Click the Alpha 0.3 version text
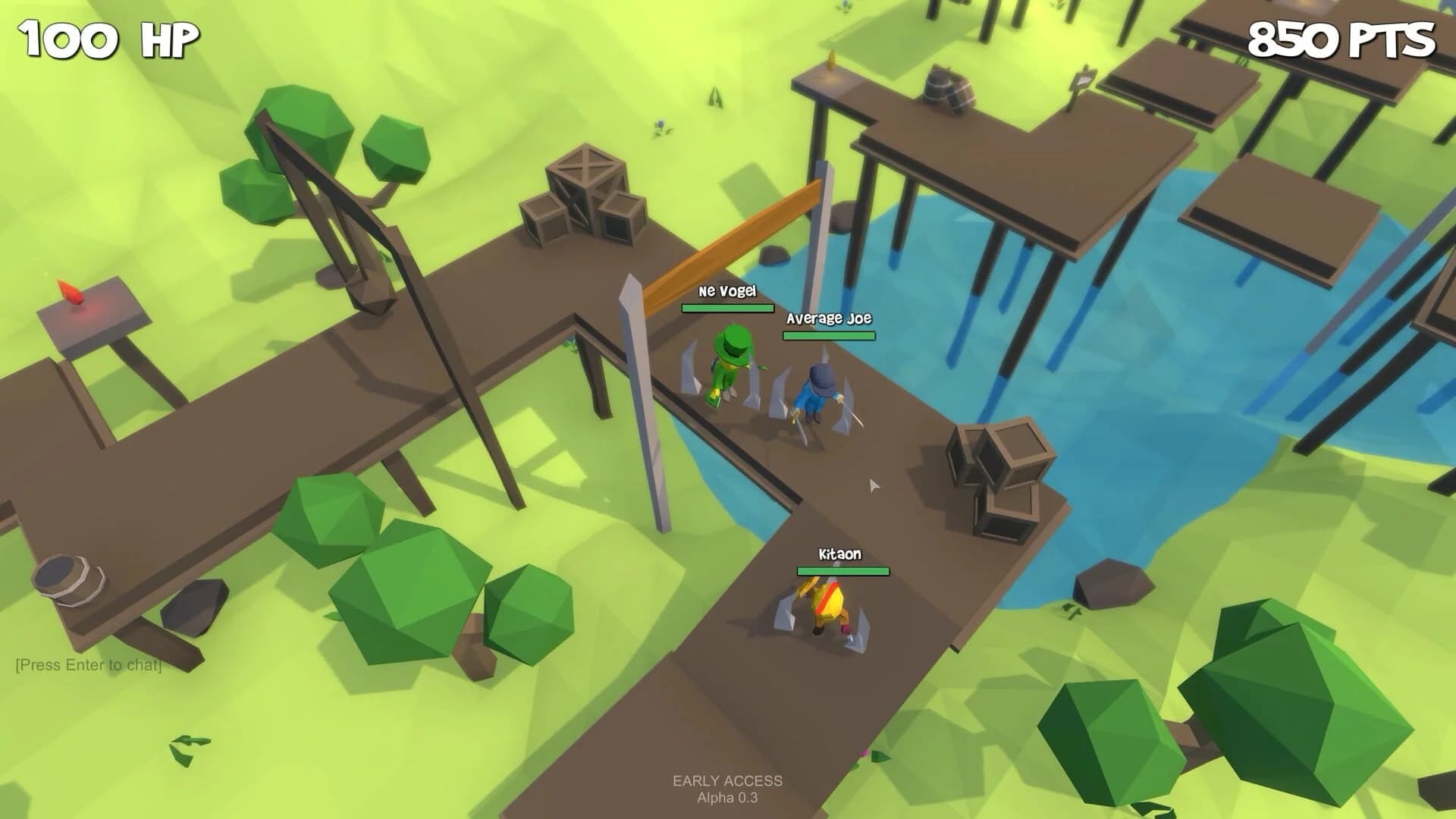This screenshot has width=1456, height=819. [x=726, y=798]
